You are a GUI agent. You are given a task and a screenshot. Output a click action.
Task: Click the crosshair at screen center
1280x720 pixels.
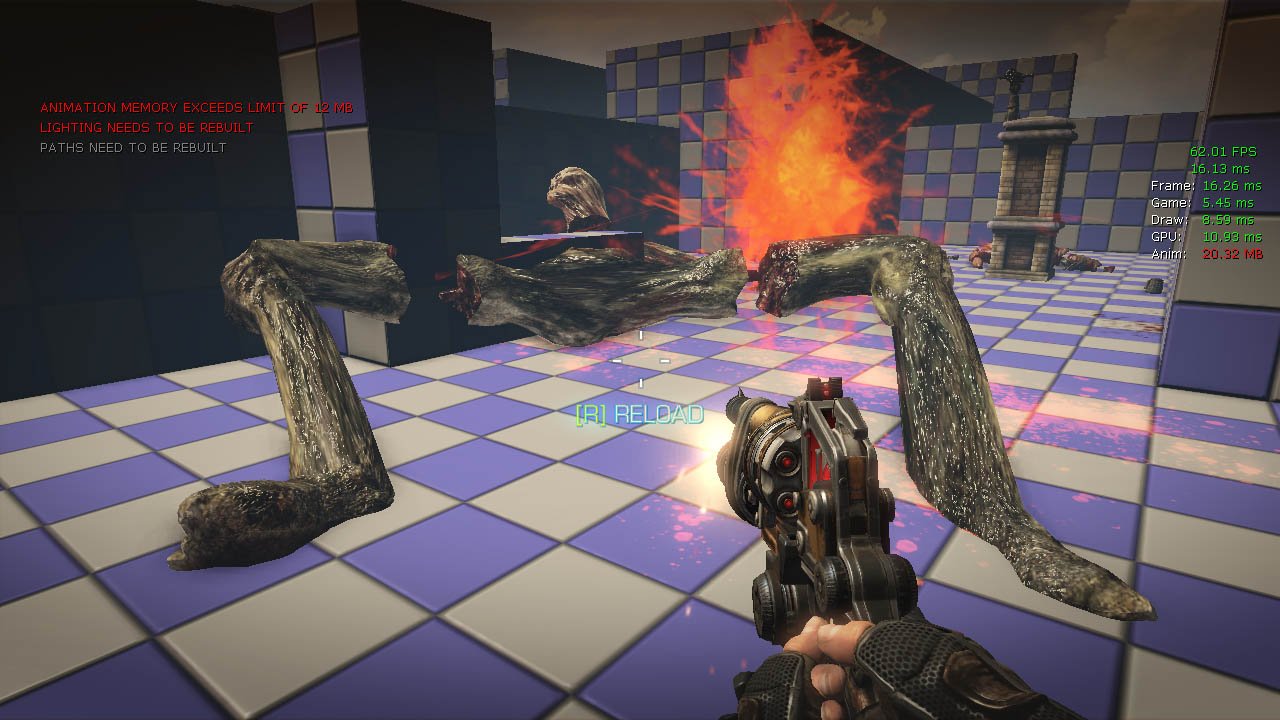(x=640, y=360)
